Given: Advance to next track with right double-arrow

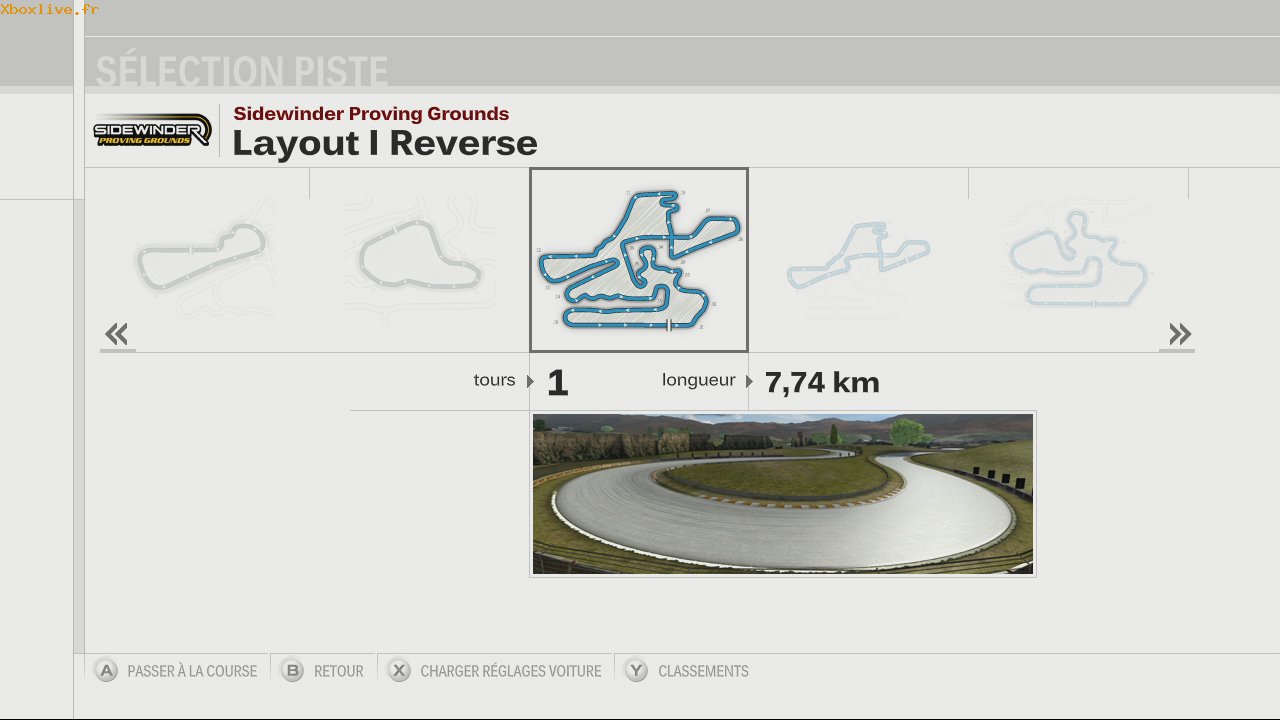Looking at the screenshot, I should (x=1179, y=334).
